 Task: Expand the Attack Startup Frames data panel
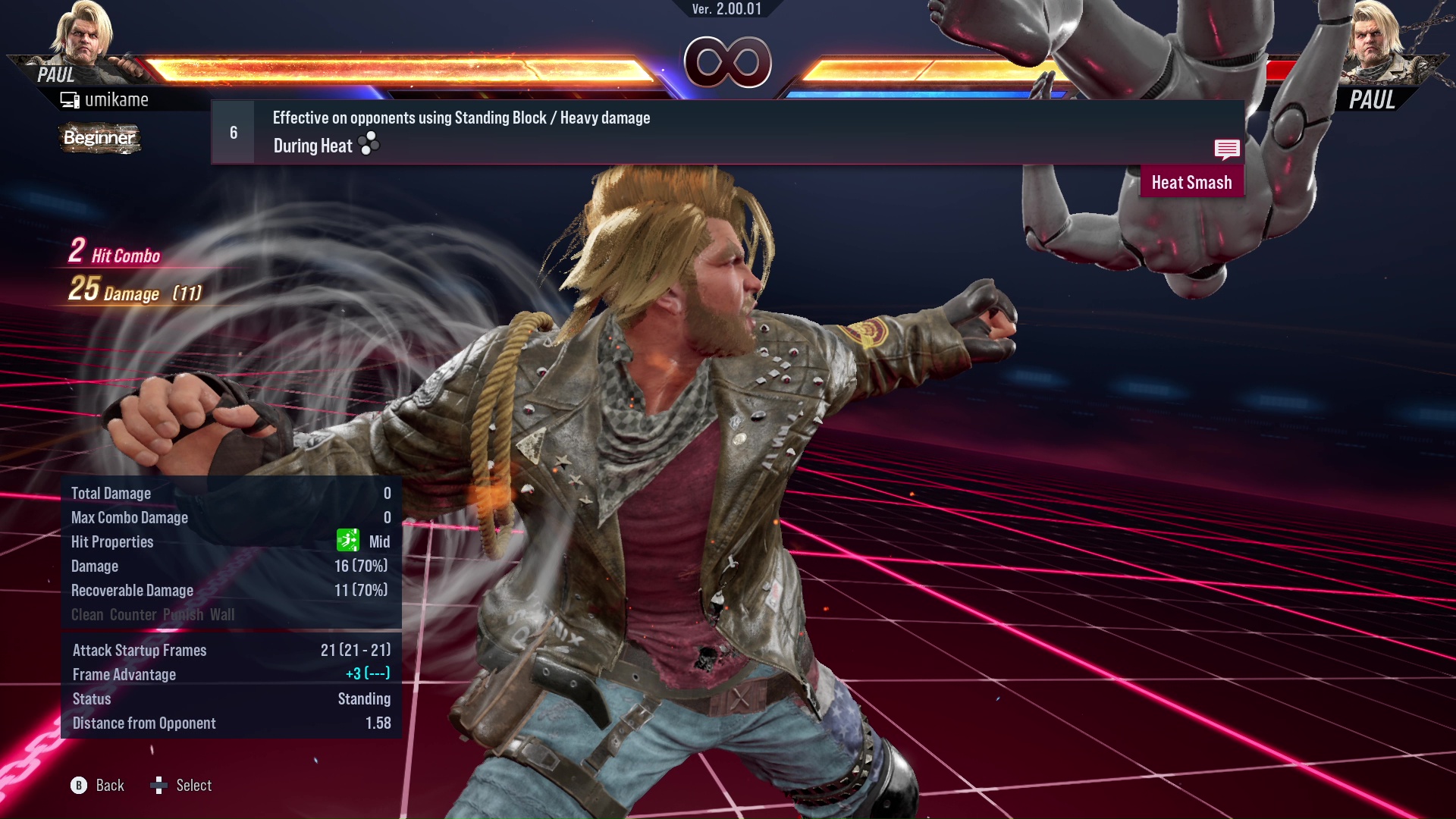point(139,650)
